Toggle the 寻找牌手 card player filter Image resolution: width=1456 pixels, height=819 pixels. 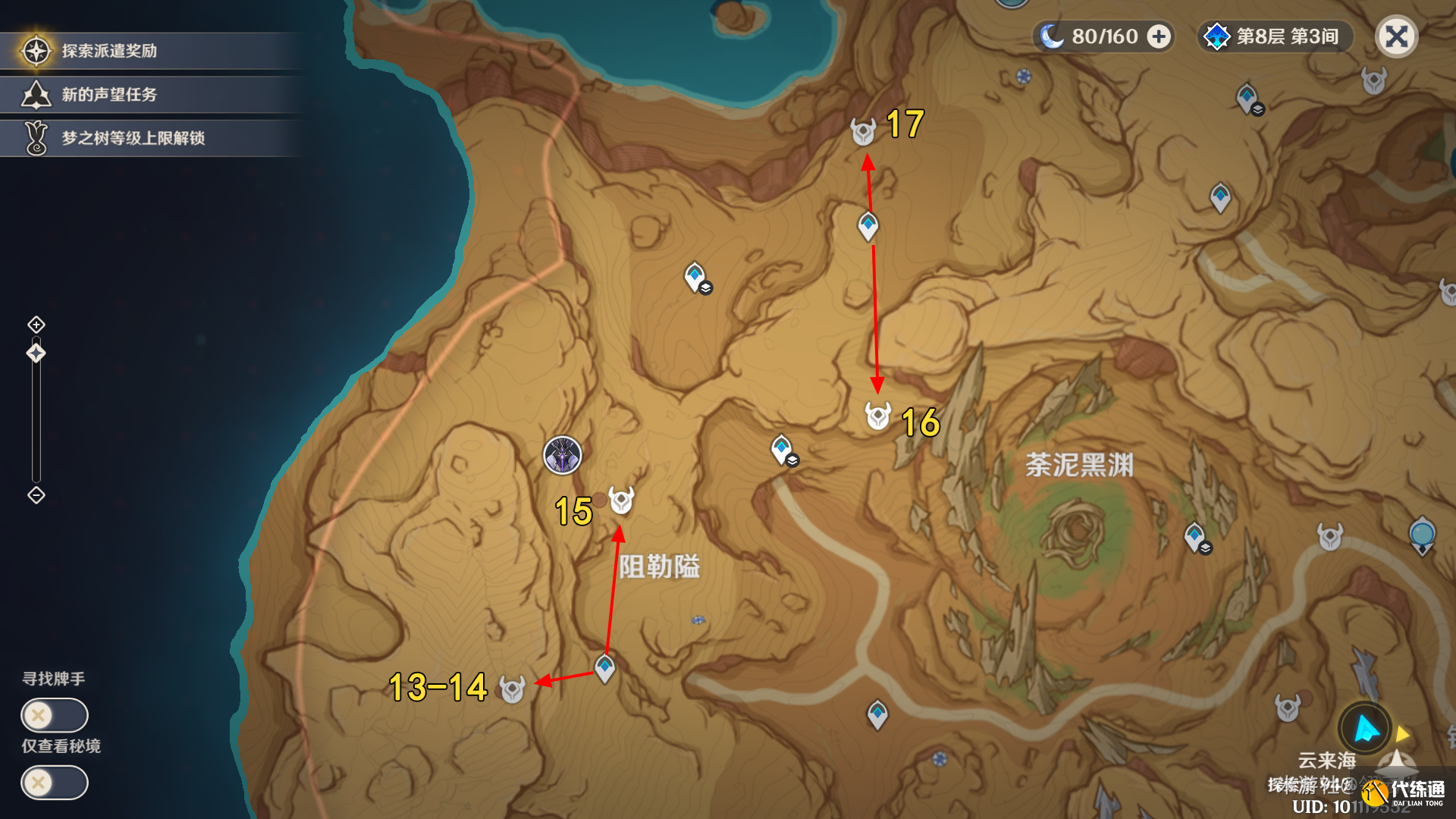[55, 715]
